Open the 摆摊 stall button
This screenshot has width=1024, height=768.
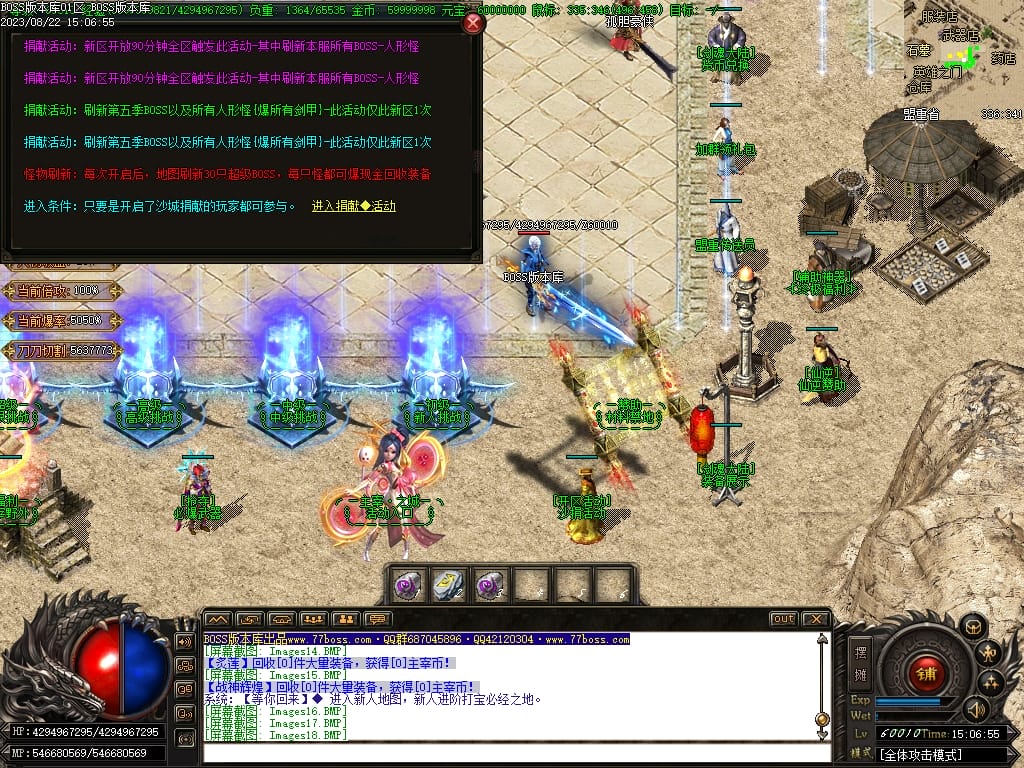(x=861, y=661)
